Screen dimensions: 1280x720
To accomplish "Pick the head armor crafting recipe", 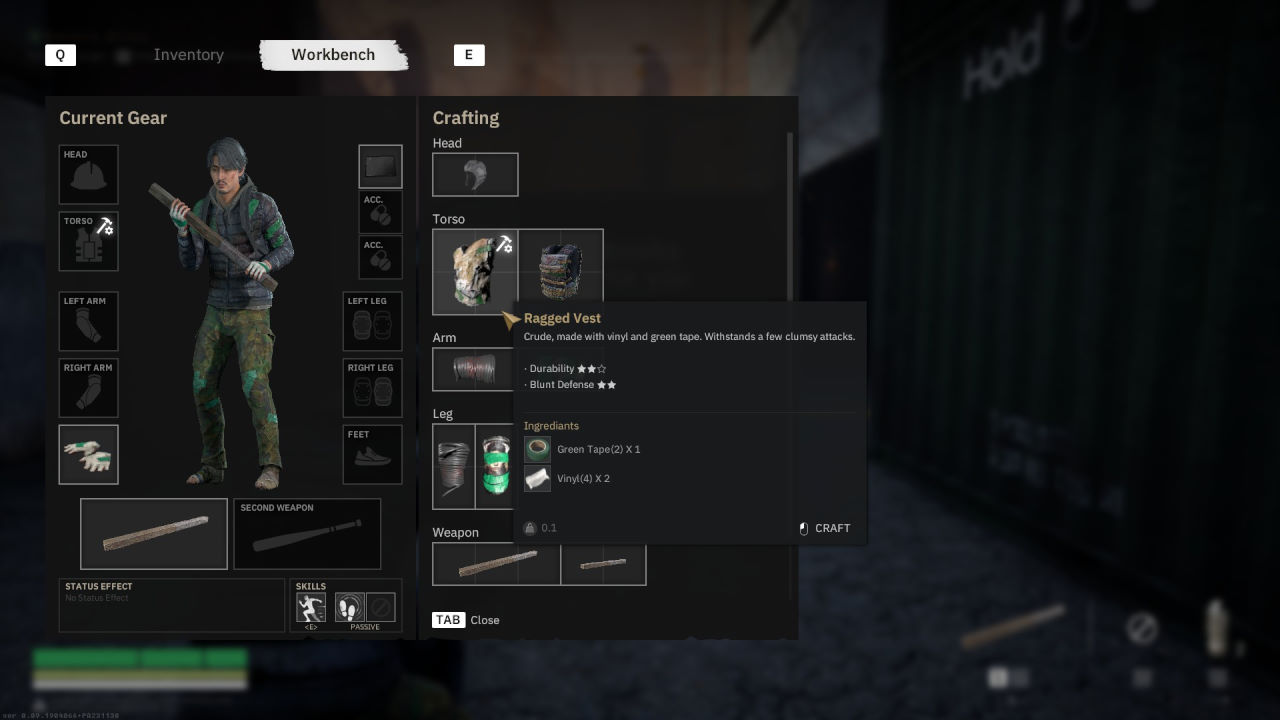I will click(475, 175).
